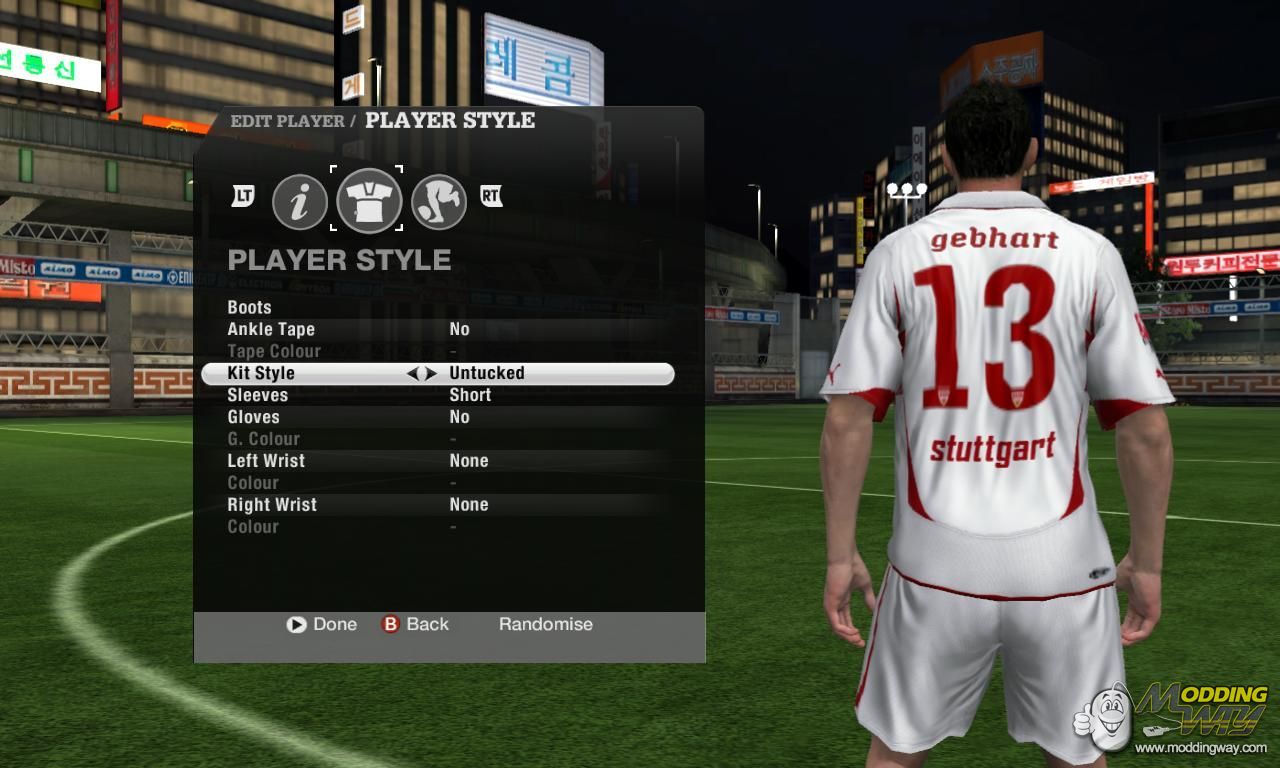Randomise the player style
The height and width of the screenshot is (768, 1280).
(546, 624)
